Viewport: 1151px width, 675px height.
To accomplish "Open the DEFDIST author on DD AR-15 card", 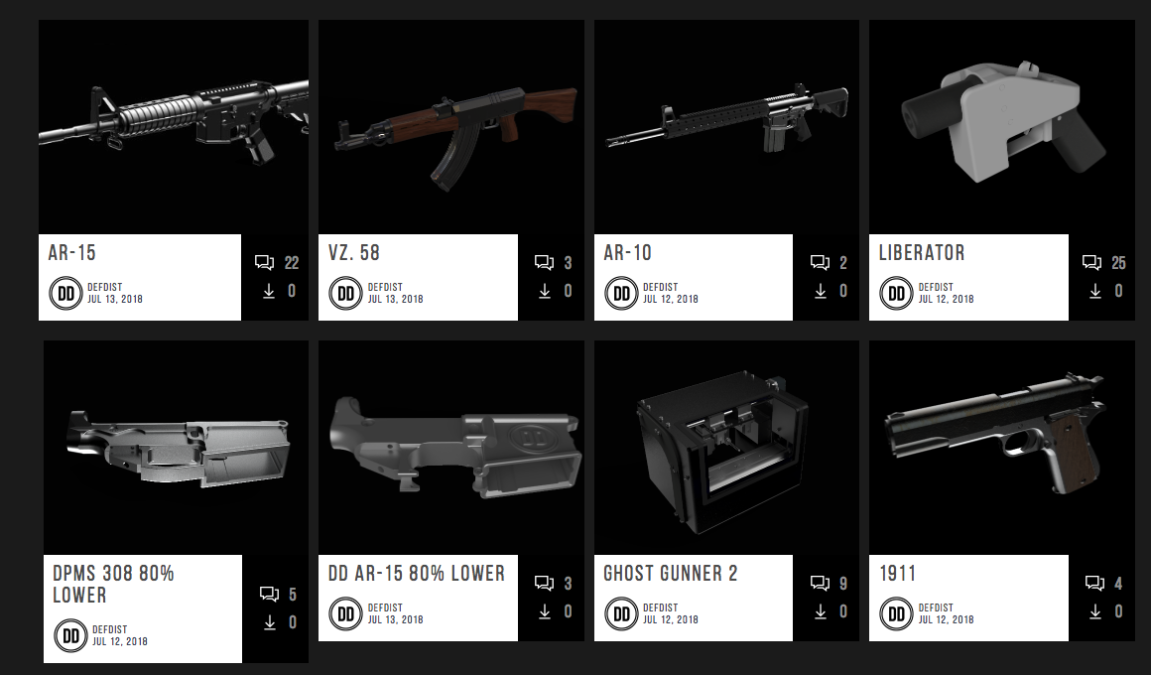I will pyautogui.click(x=385, y=607).
